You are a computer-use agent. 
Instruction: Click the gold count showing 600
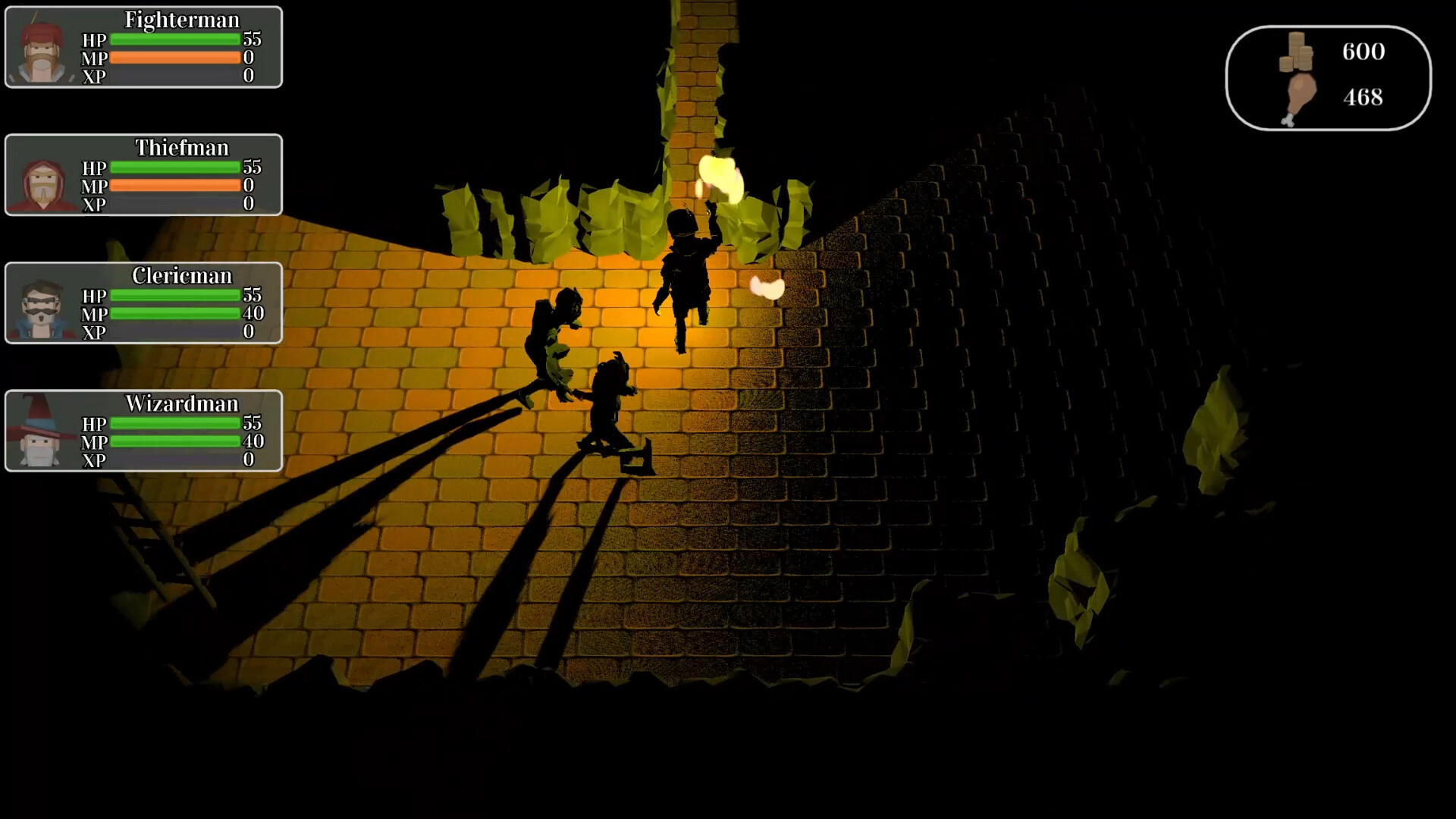(1363, 52)
